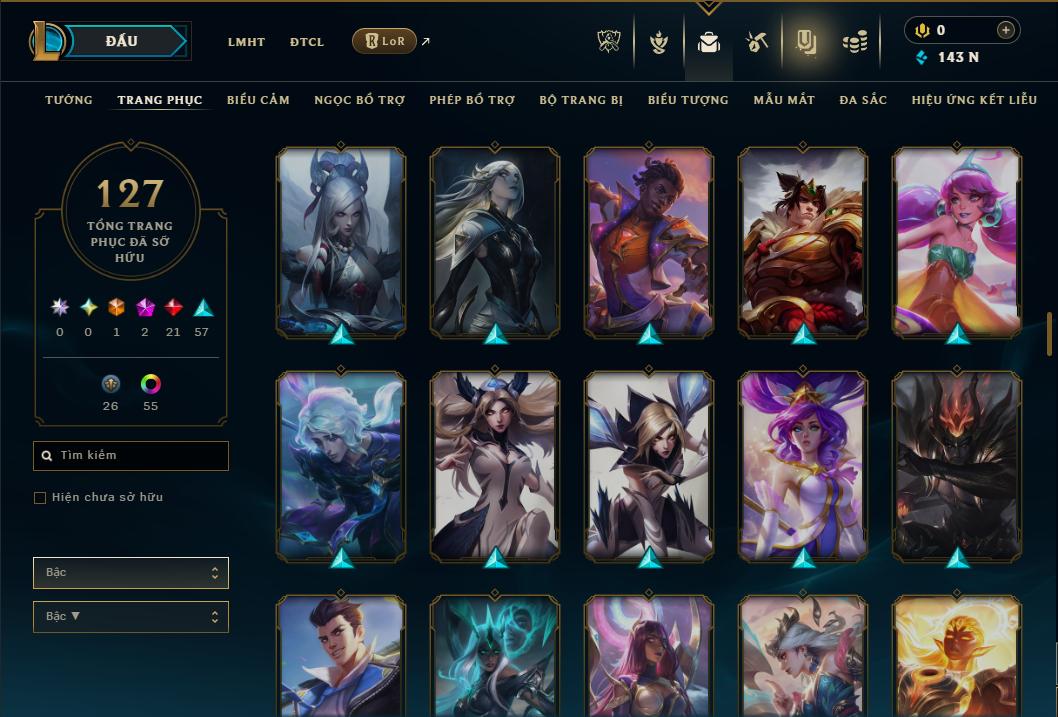
Task: Open the LMHT game mode link
Action: coord(246,42)
